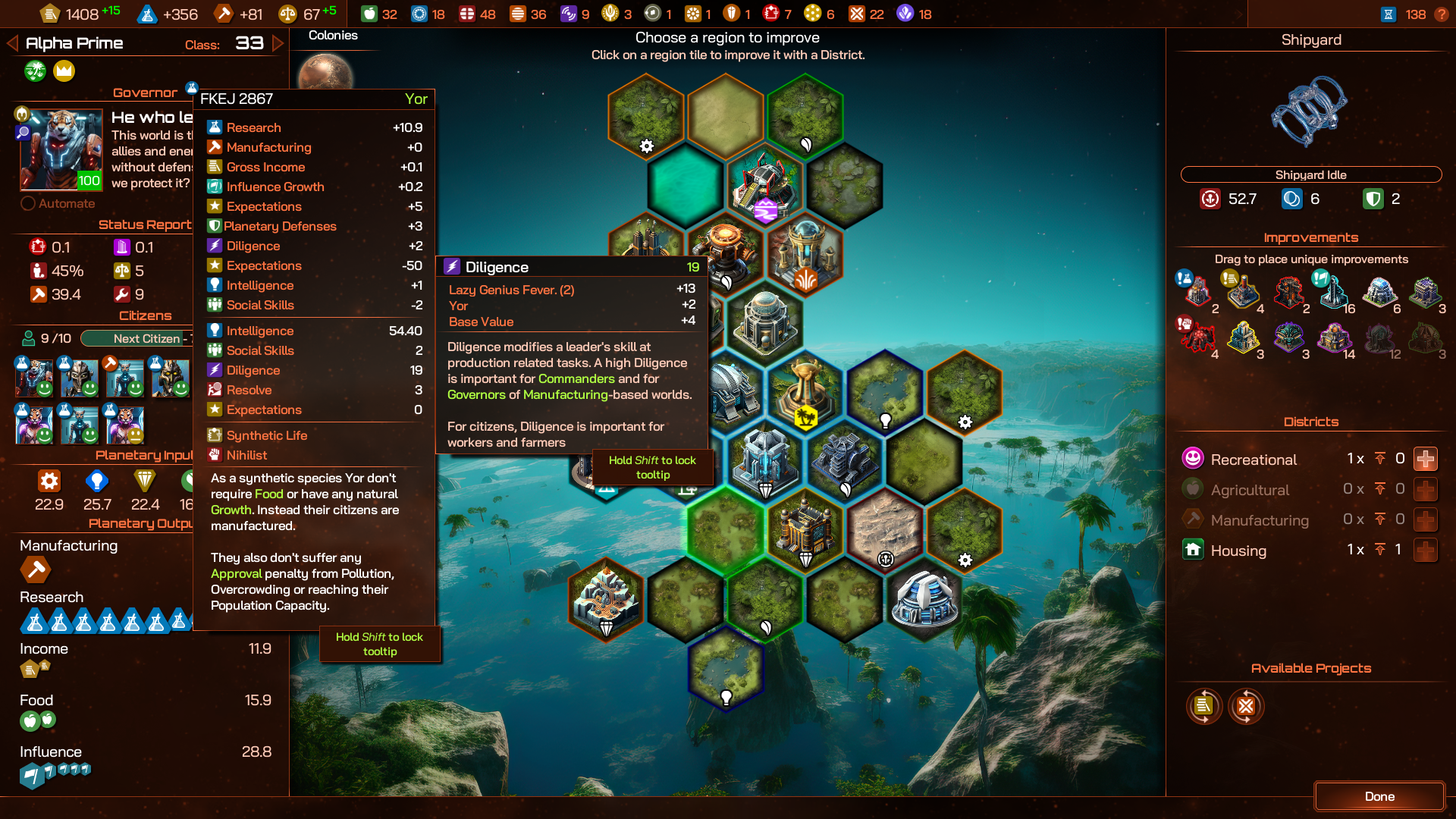The width and height of the screenshot is (1456, 819).
Task: Select the teal water hex tile
Action: tap(686, 184)
